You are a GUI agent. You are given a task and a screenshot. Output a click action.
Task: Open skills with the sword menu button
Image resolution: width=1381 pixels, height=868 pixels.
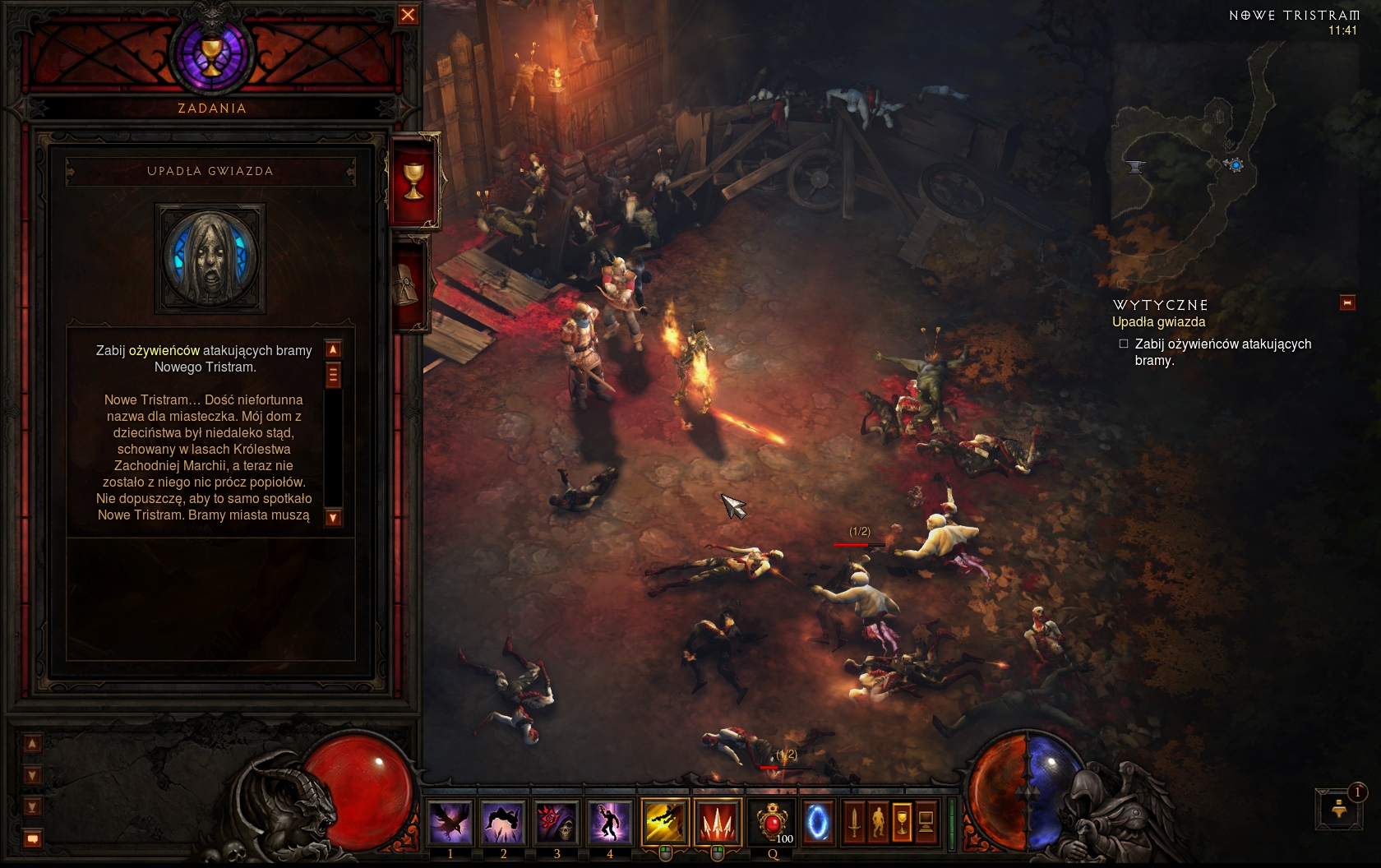pyautogui.click(x=854, y=822)
